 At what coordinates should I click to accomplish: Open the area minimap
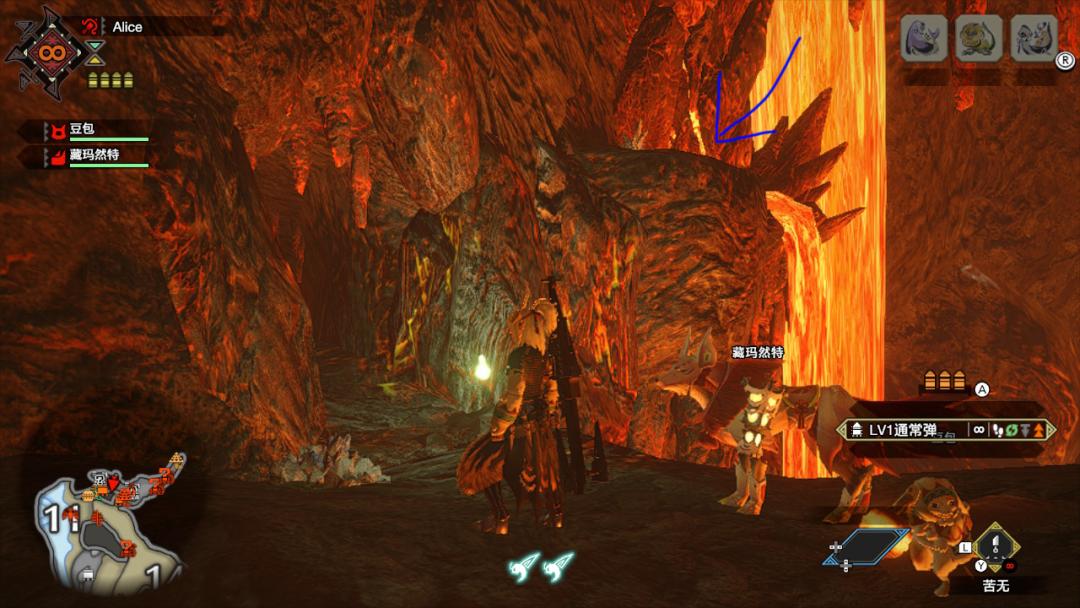[110, 525]
